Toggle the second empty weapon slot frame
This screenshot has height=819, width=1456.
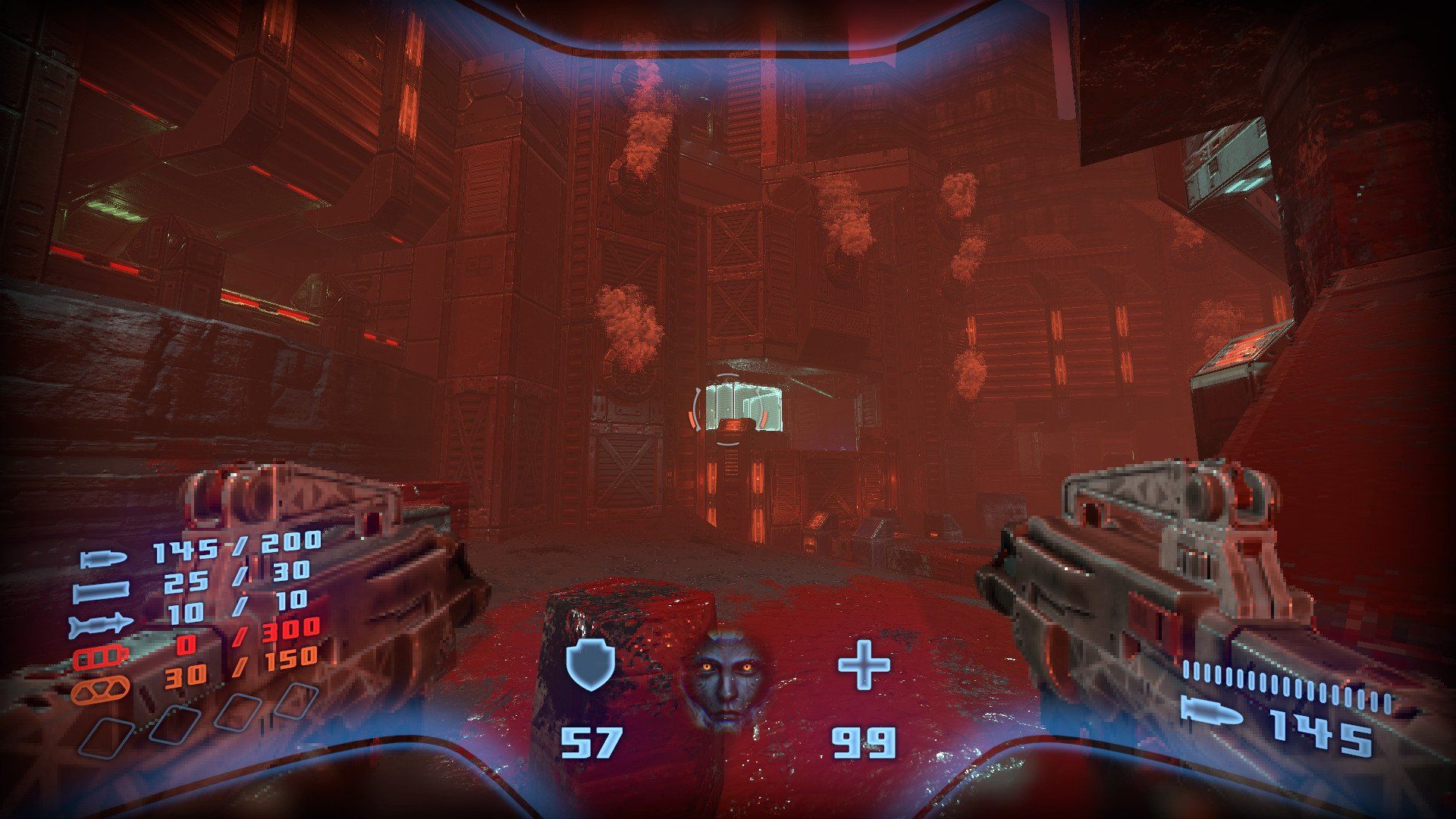[x=176, y=725]
